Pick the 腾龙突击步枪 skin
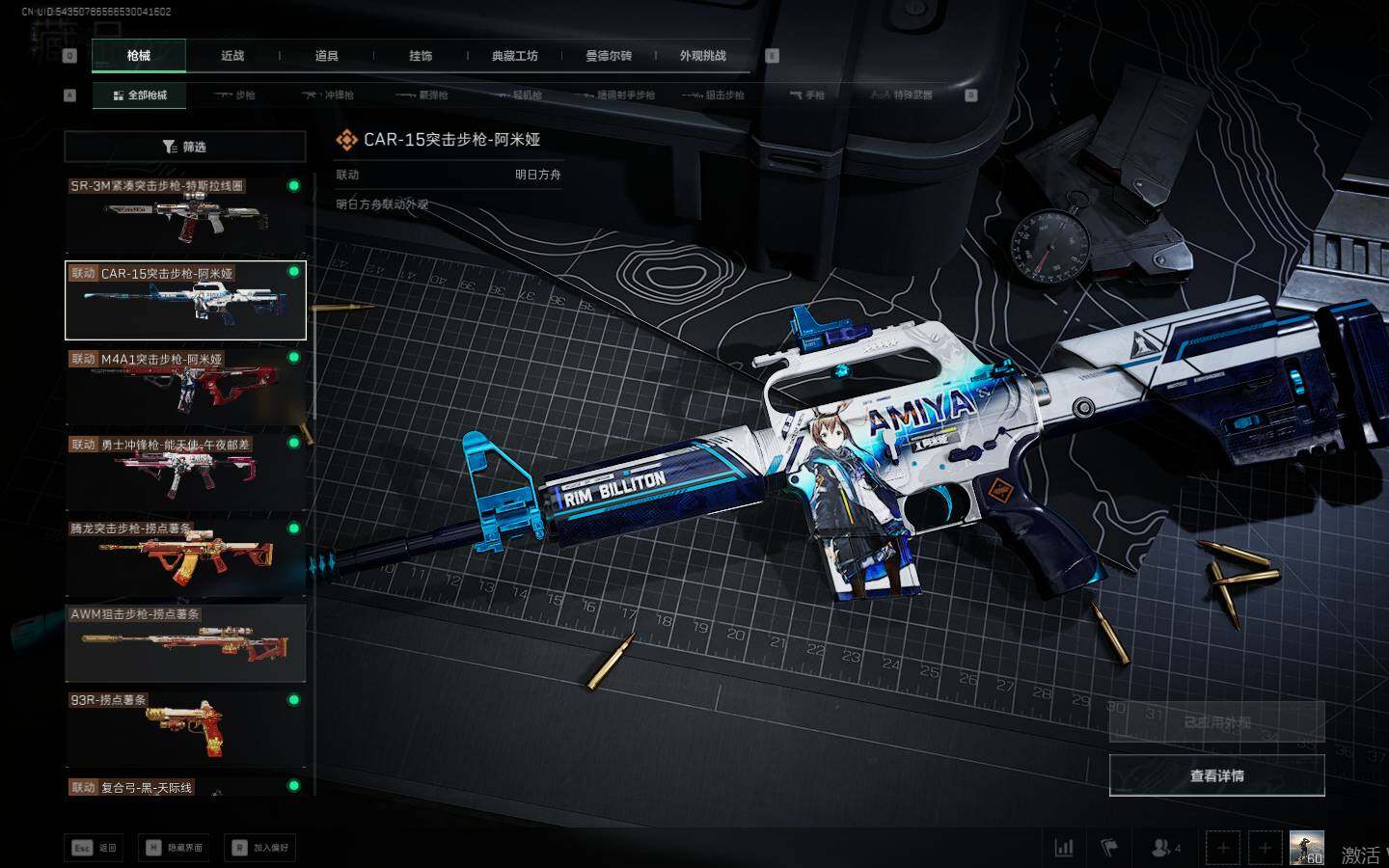 [185, 557]
